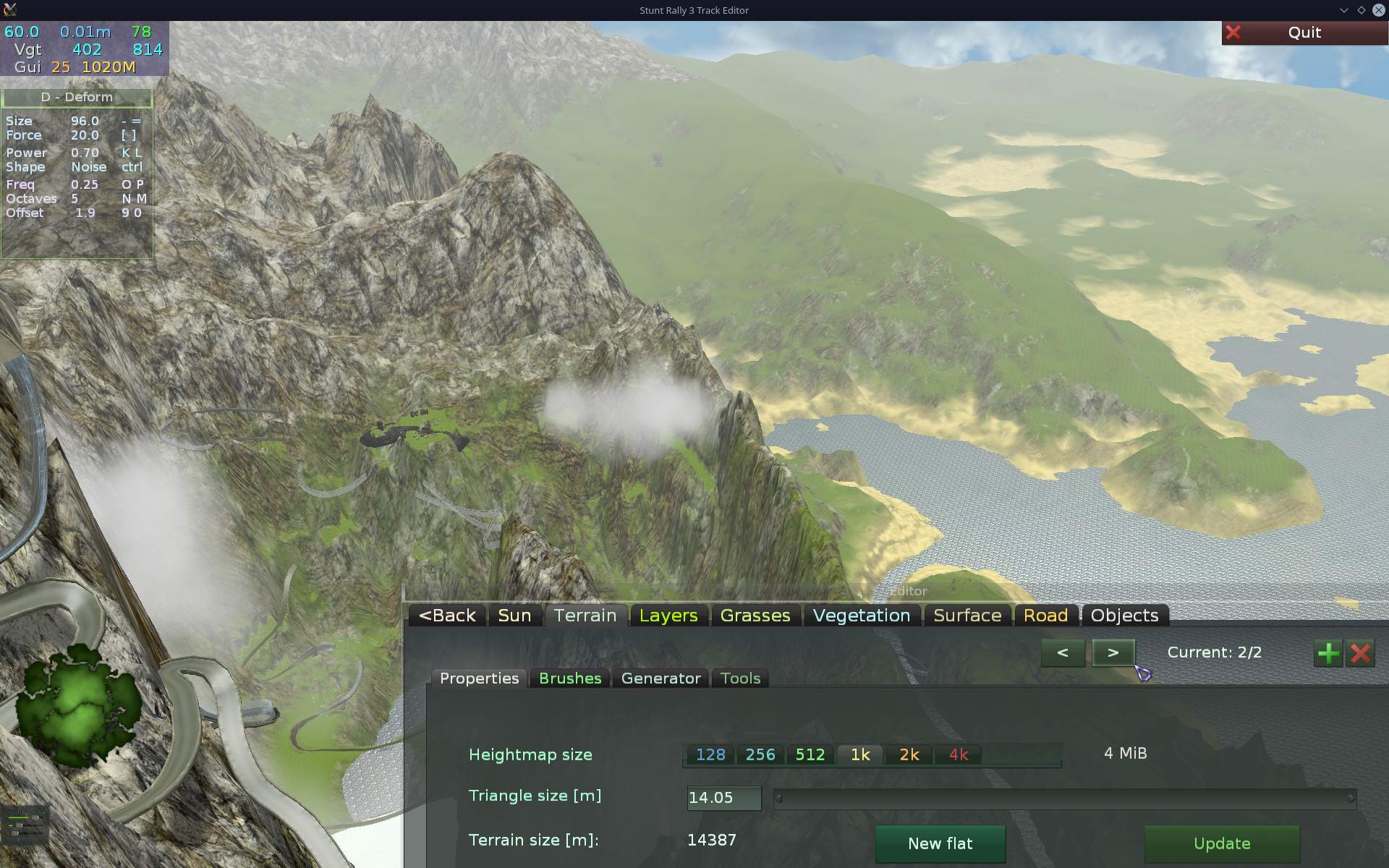
Task: Choose the Objects tab
Action: pyautogui.click(x=1124, y=616)
